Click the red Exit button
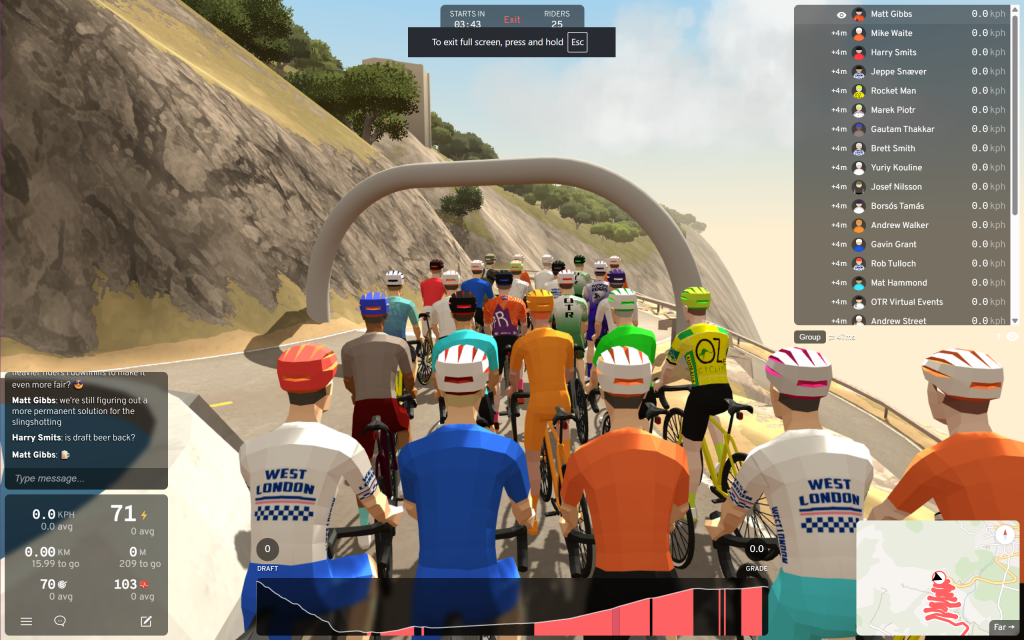1024x640 pixels. [x=512, y=19]
